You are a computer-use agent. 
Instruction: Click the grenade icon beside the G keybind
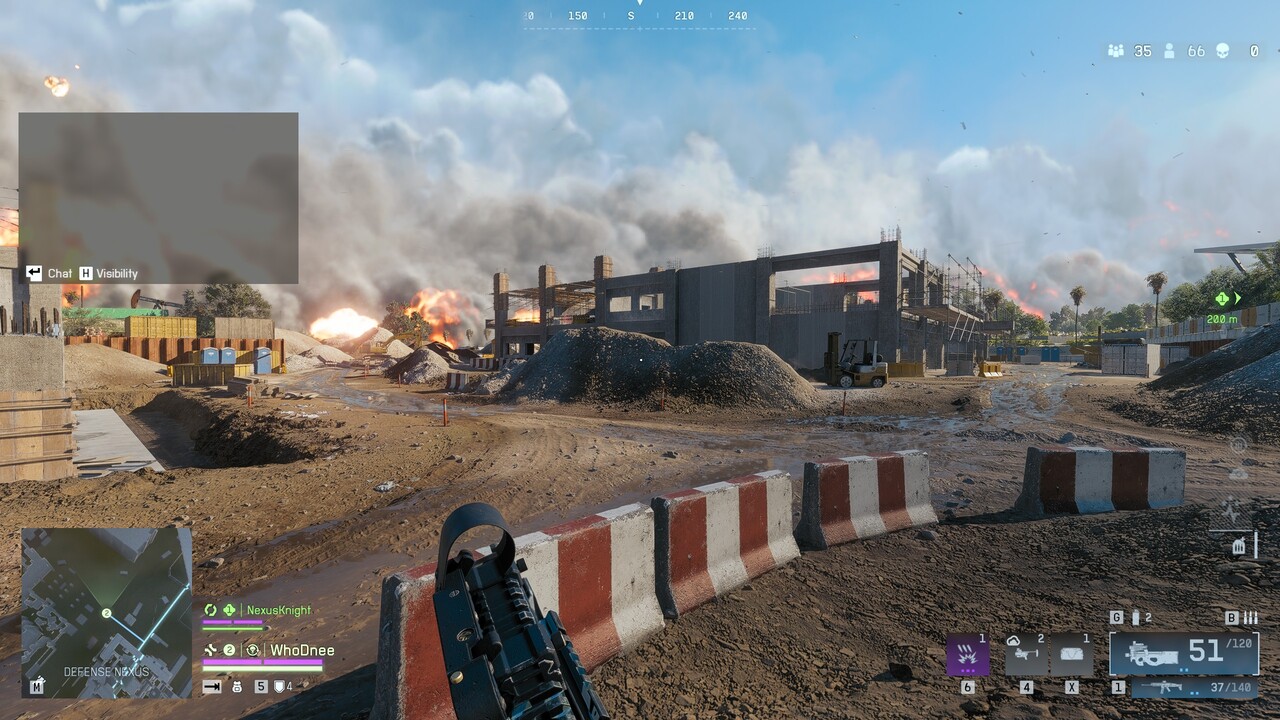(x=1138, y=618)
